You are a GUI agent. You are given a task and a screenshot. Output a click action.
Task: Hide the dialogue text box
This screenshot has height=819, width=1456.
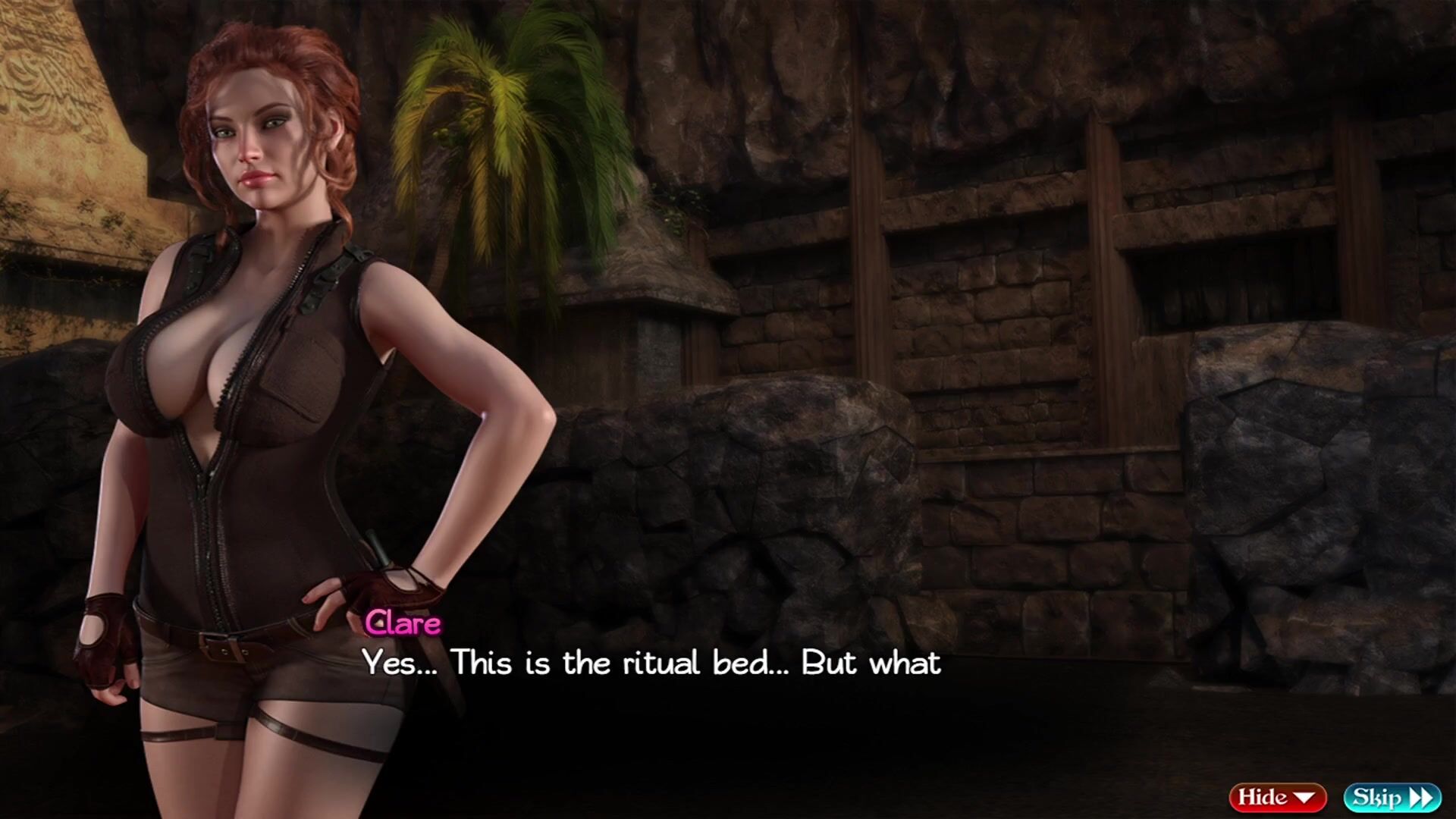(x=1277, y=797)
